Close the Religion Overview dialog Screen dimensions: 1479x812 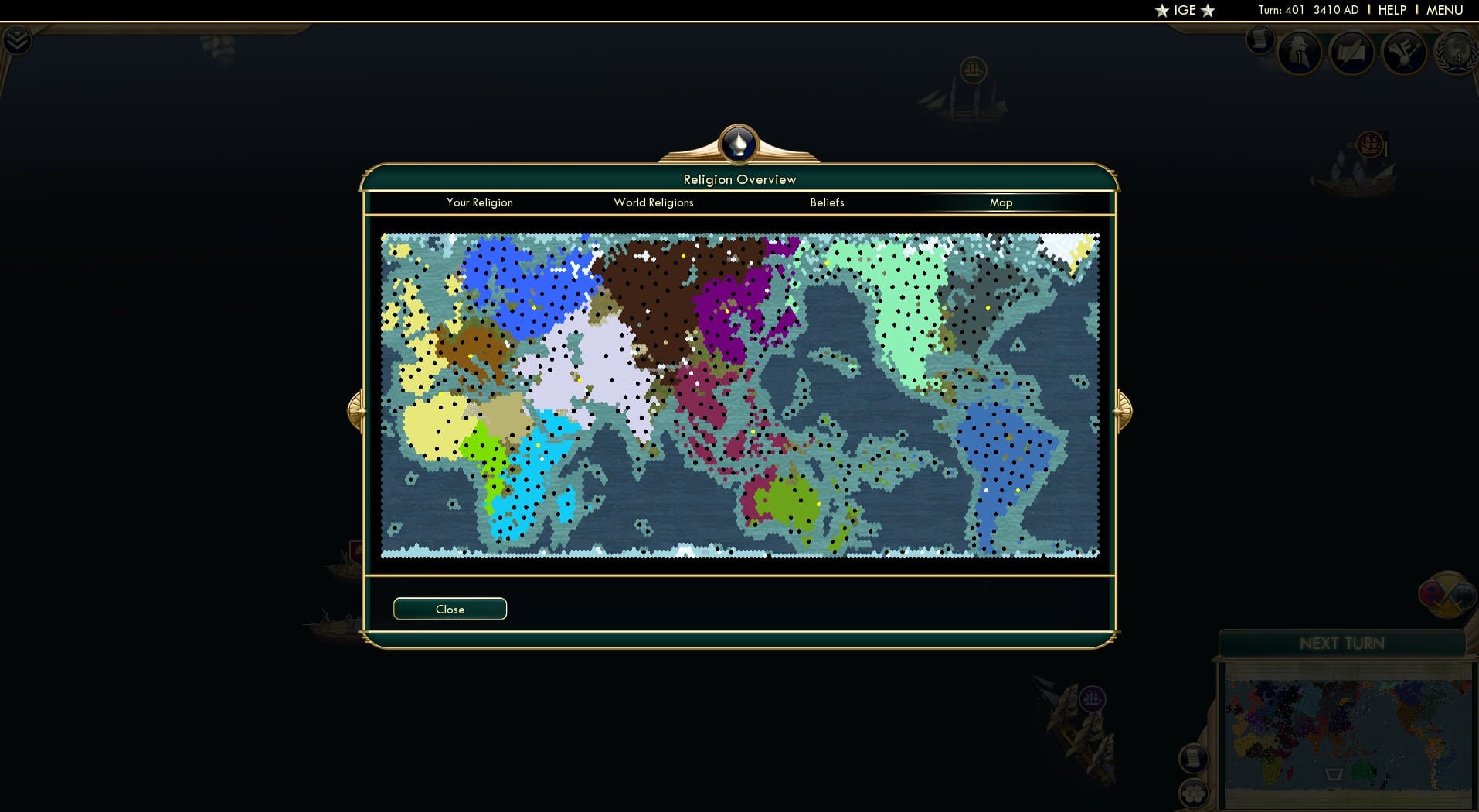tap(450, 609)
